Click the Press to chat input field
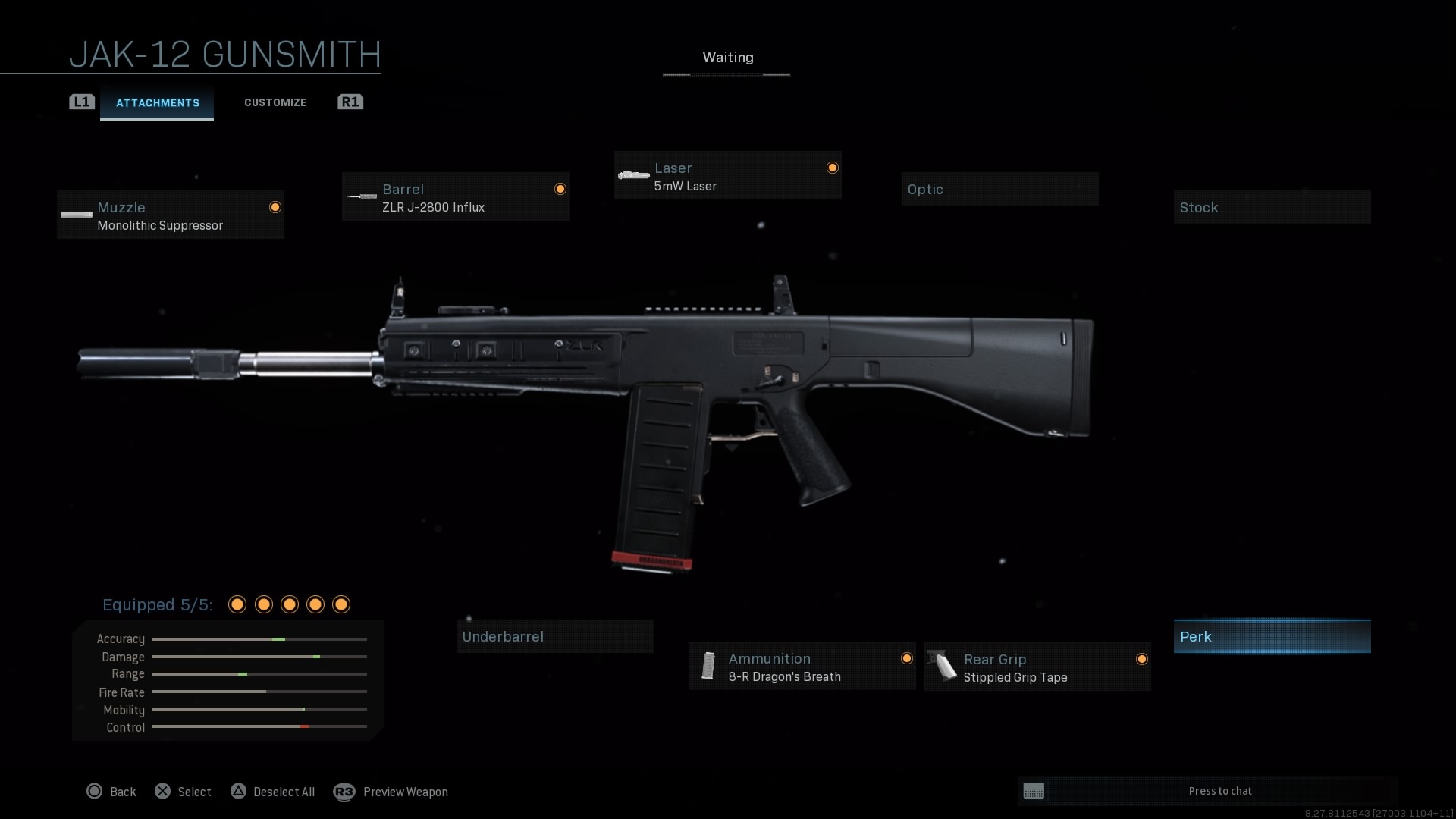This screenshot has width=1456, height=819. [x=1221, y=791]
